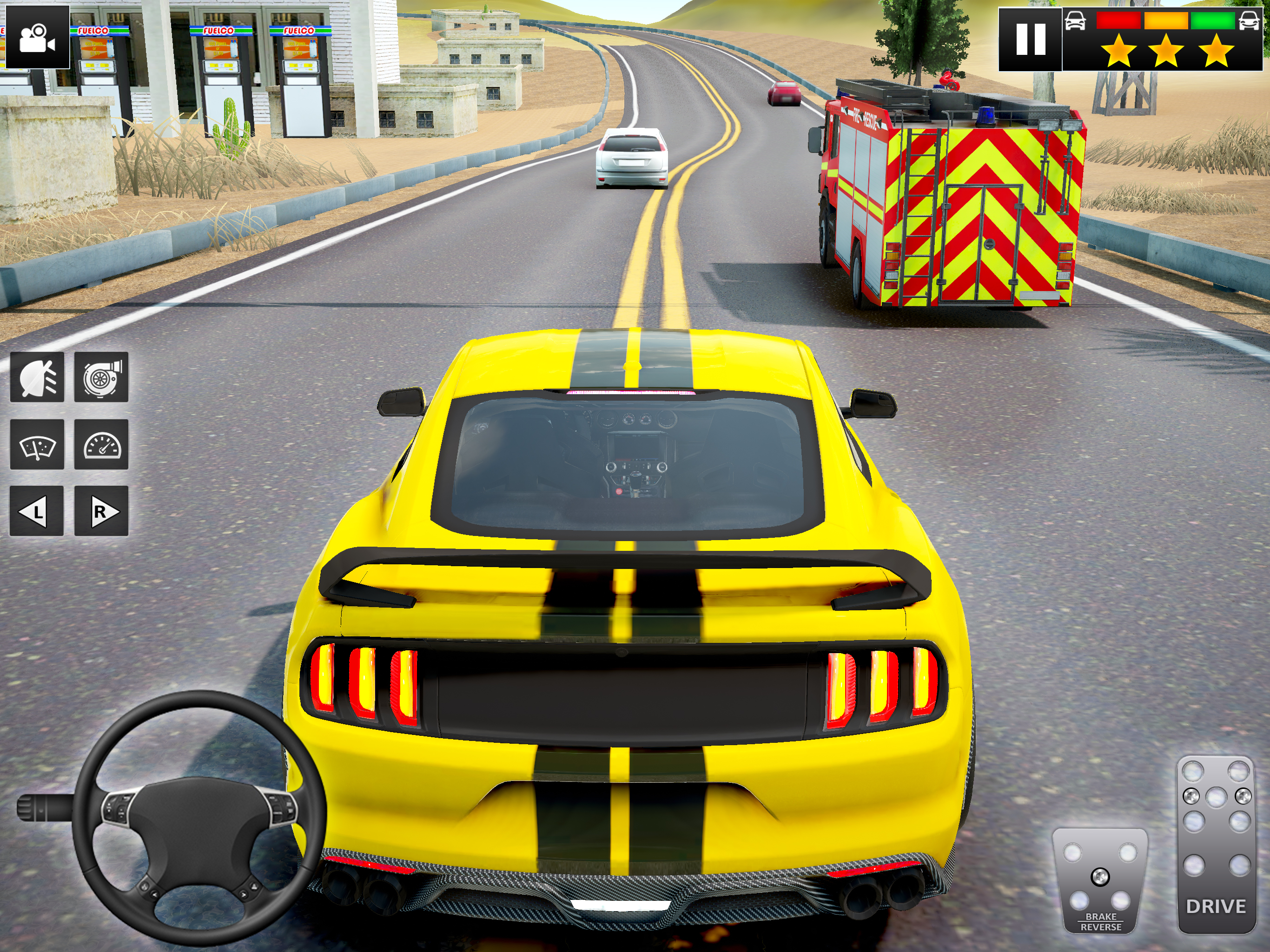The height and width of the screenshot is (952, 1270).
Task: Activate the turbo boost
Action: (x=101, y=377)
